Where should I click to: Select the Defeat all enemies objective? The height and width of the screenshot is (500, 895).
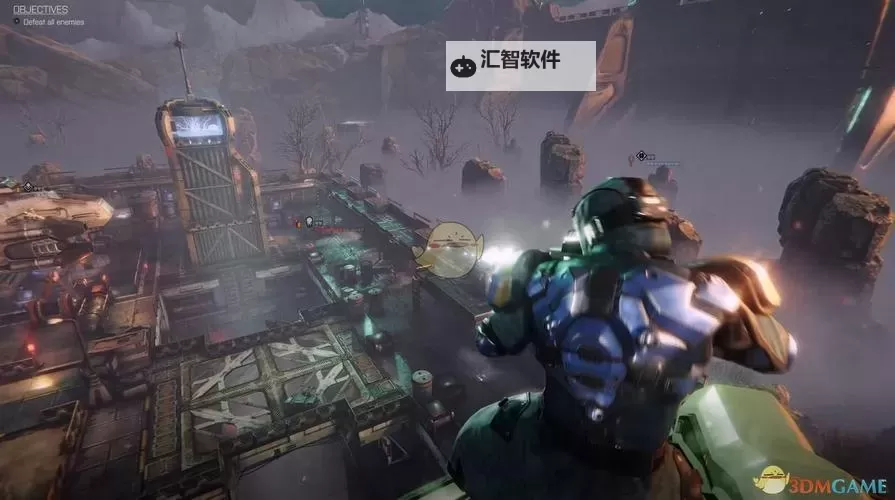coord(52,21)
